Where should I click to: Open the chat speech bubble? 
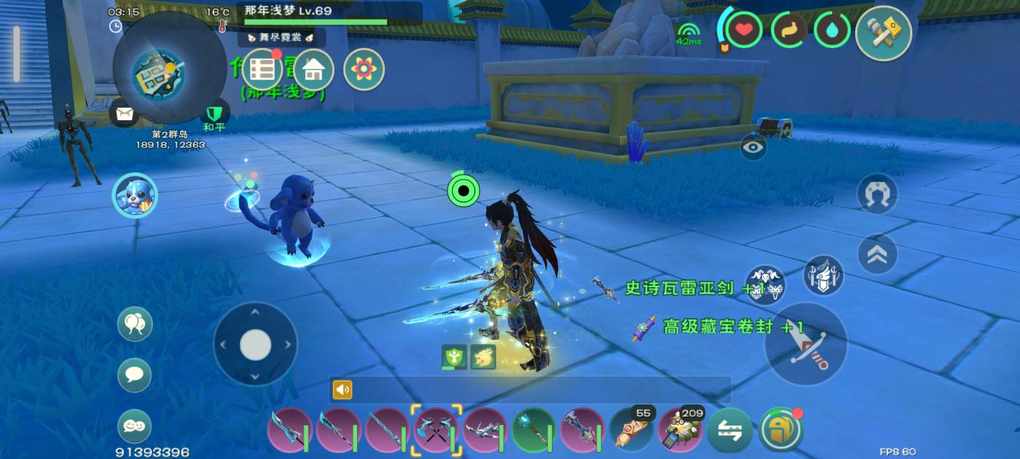coord(134,375)
